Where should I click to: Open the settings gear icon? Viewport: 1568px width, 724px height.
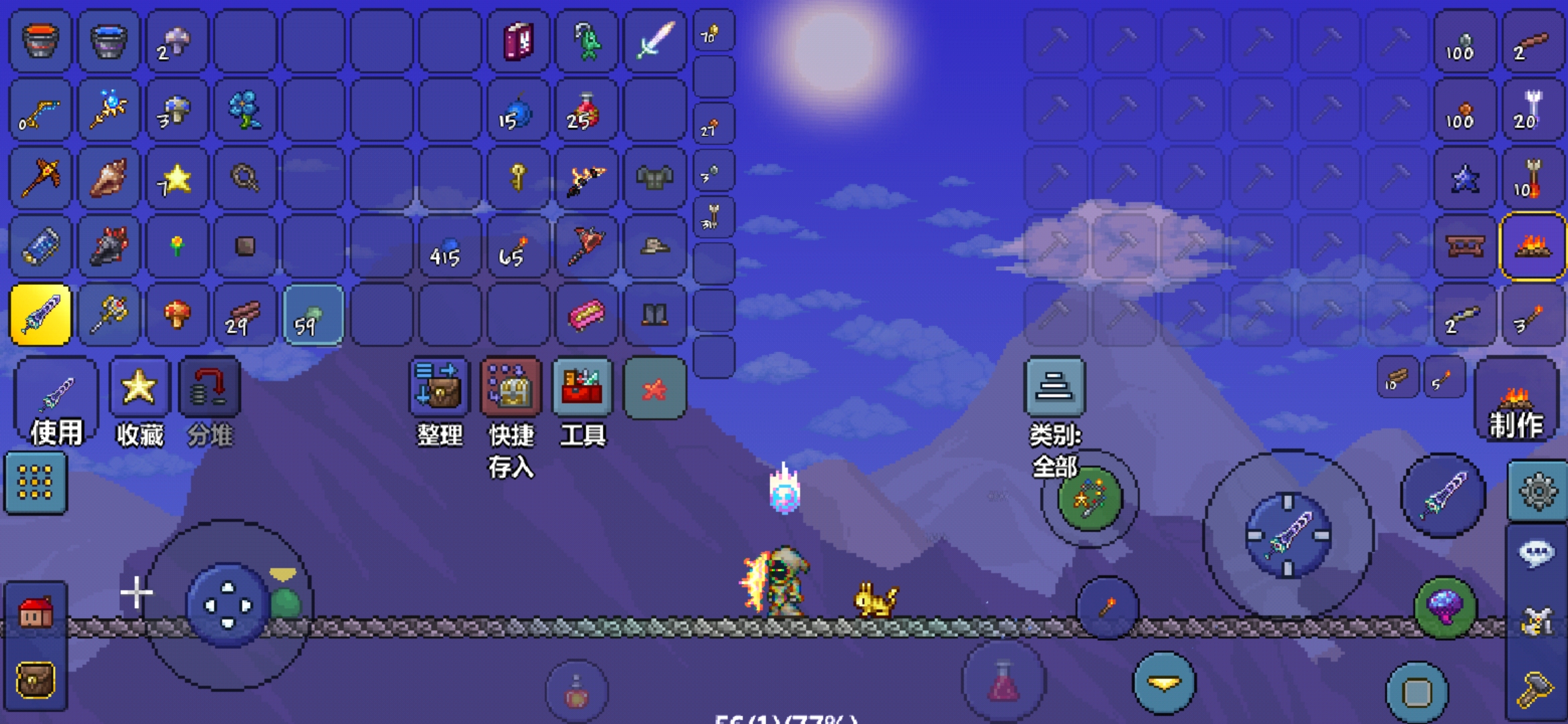(1537, 491)
